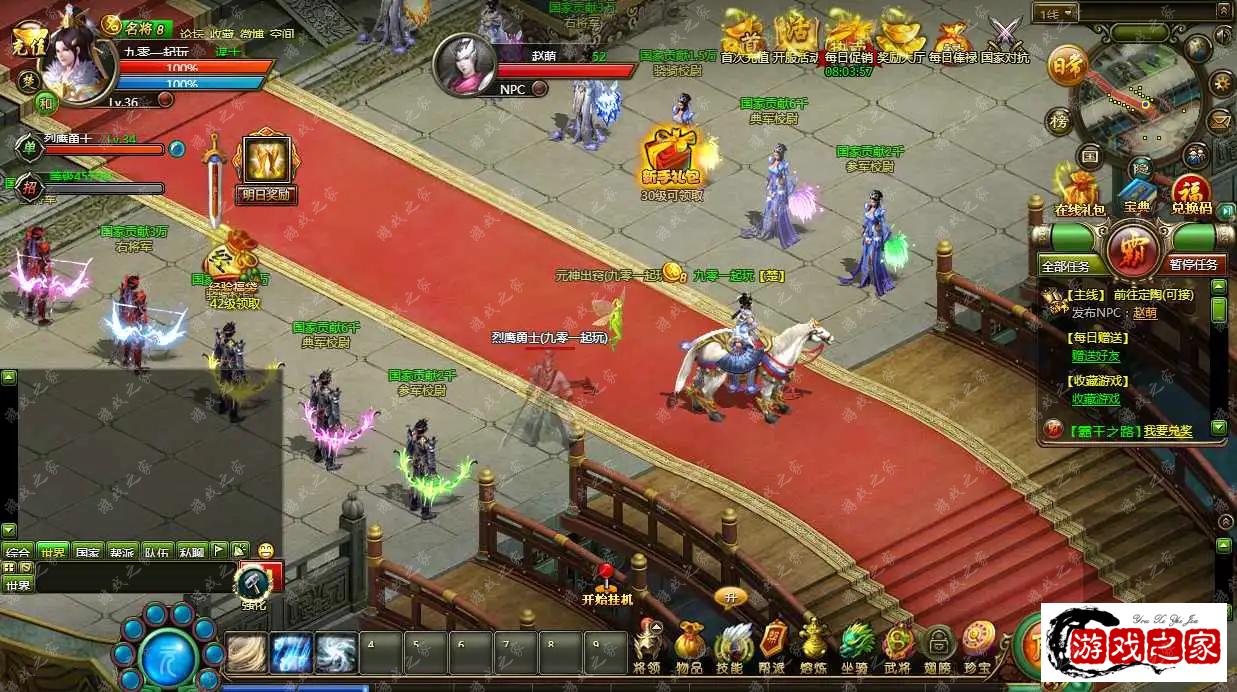Open the 兑换码 redeem code icon
This screenshot has height=692, width=1237.
1190,191
